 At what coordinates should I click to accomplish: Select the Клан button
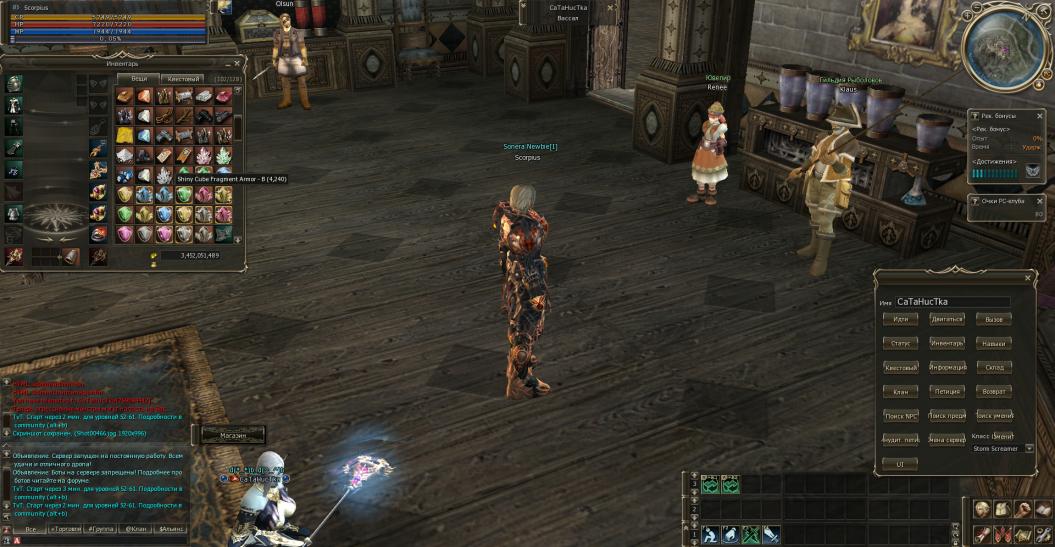[x=901, y=391]
